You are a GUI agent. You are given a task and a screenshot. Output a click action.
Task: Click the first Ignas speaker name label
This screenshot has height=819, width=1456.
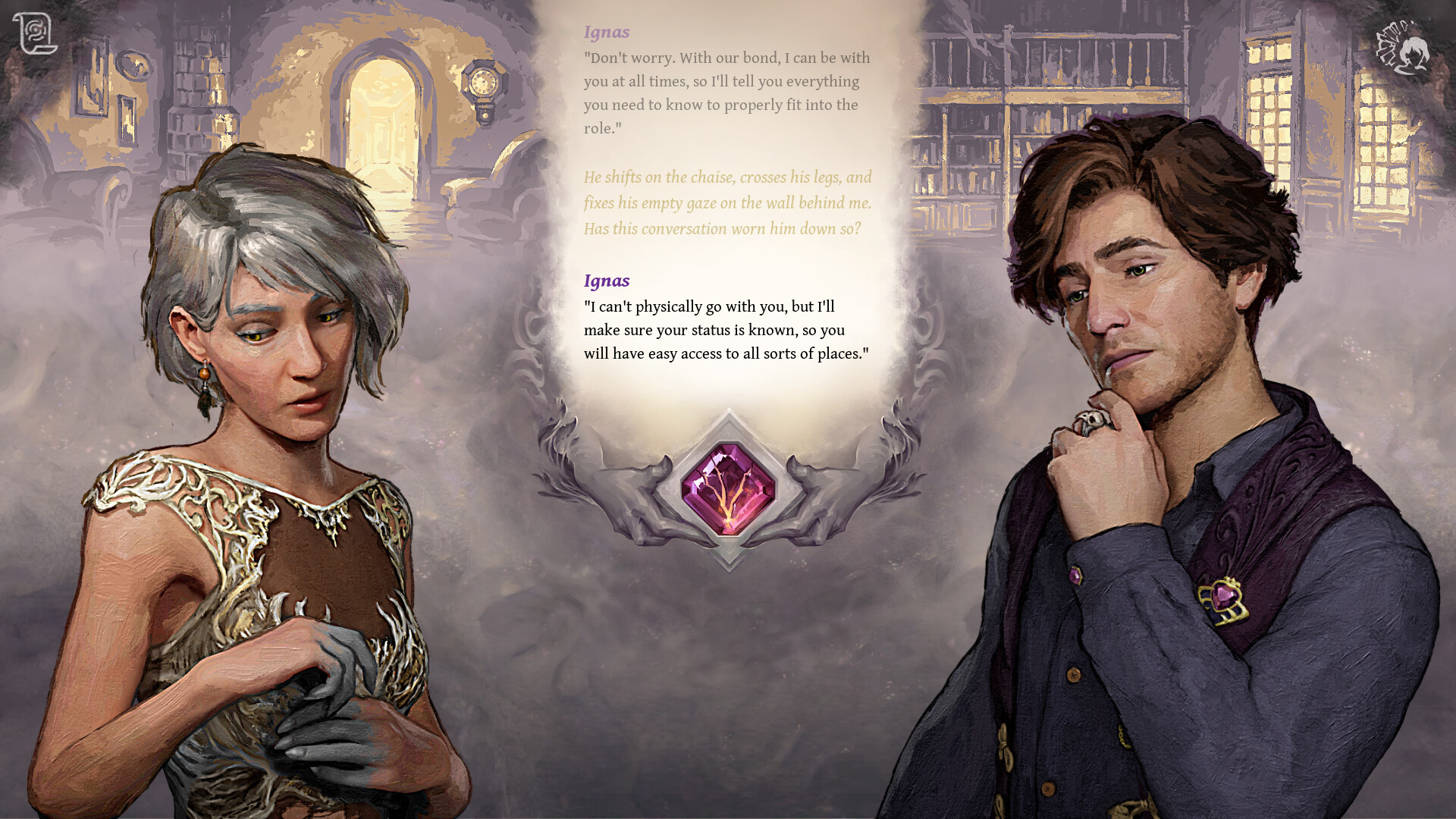pyautogui.click(x=605, y=32)
